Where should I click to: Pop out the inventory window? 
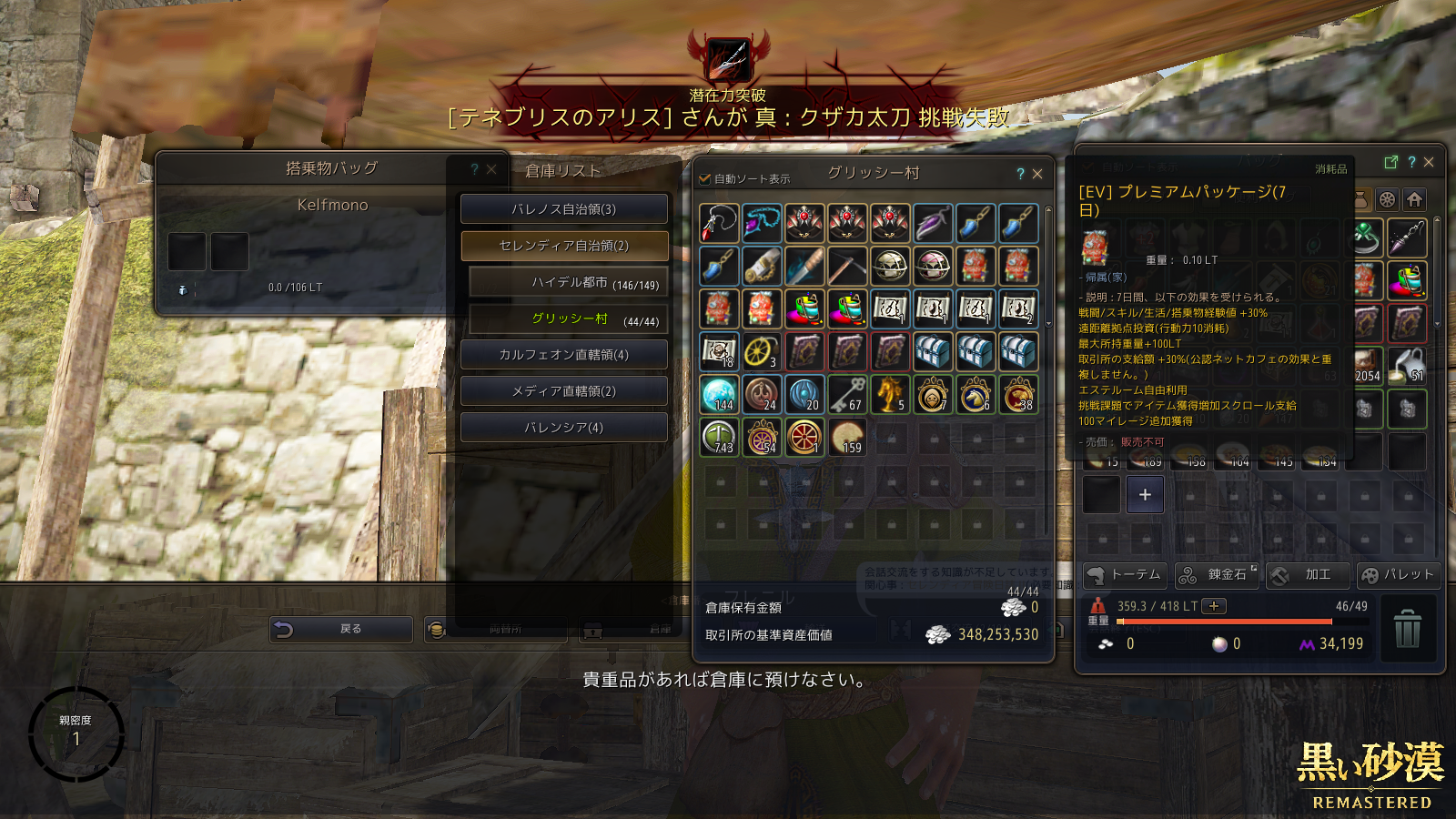pos(1390,162)
